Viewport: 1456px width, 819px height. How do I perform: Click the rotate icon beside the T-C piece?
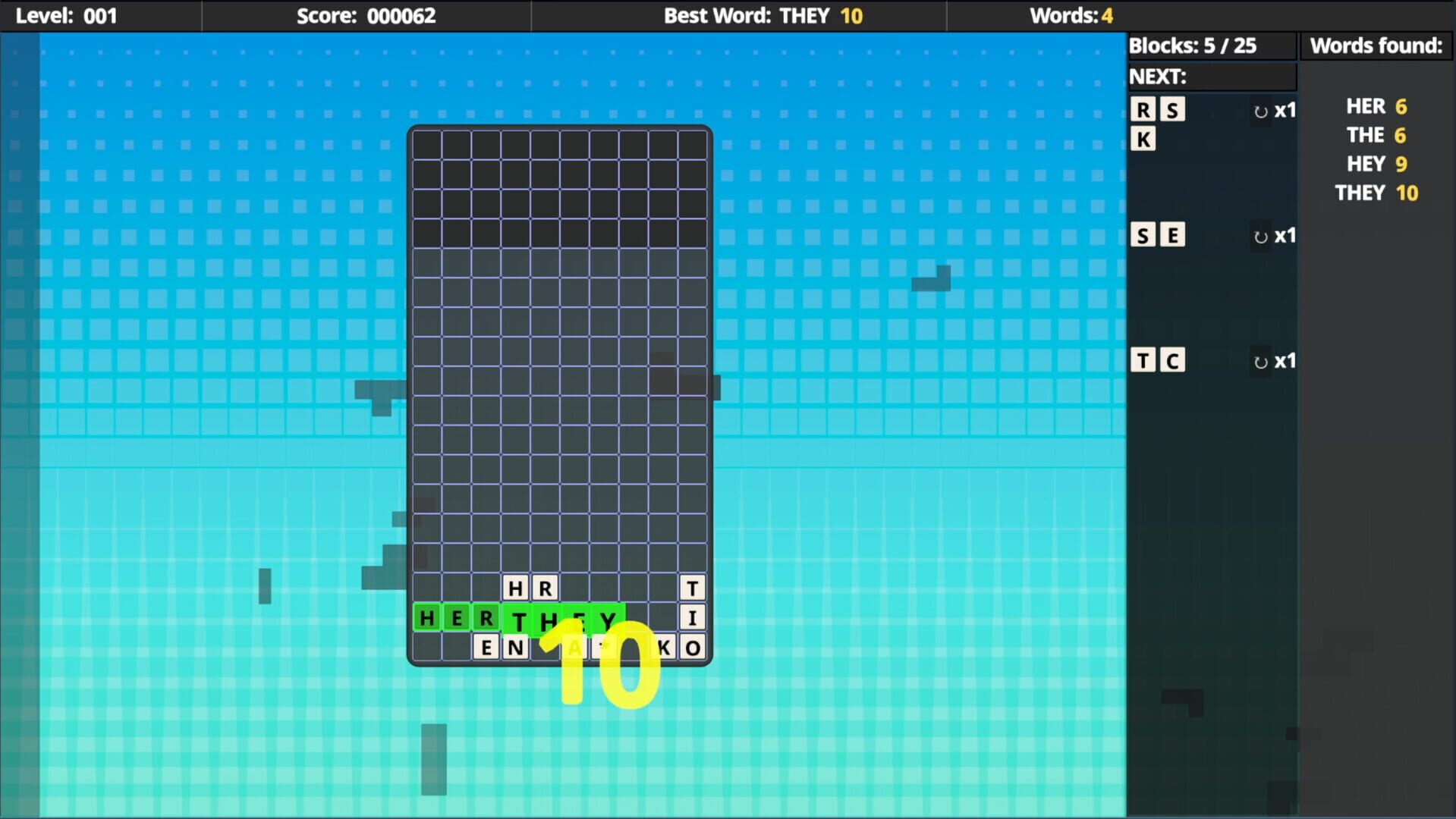(1260, 362)
